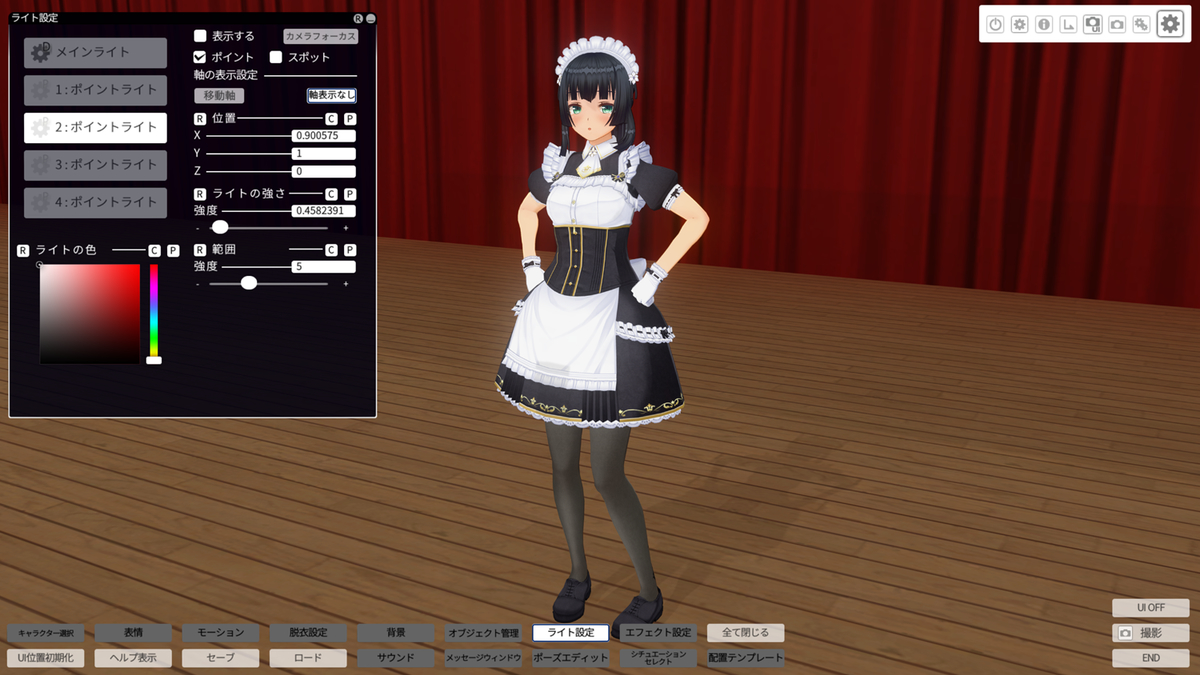Select the 3:ポイントライト entry

(x=95, y=165)
